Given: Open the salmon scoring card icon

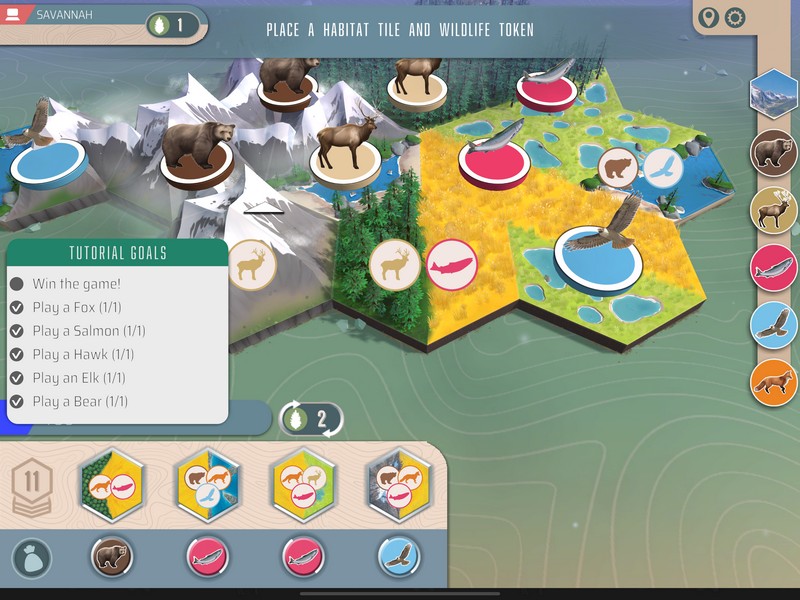Looking at the screenshot, I should coord(773,267).
